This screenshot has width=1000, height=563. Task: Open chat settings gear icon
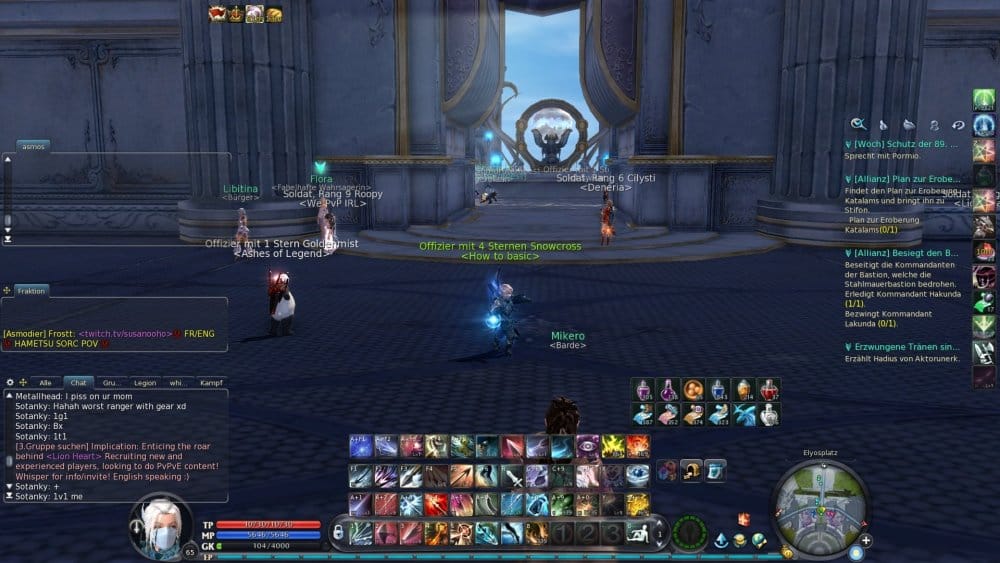click(x=10, y=382)
